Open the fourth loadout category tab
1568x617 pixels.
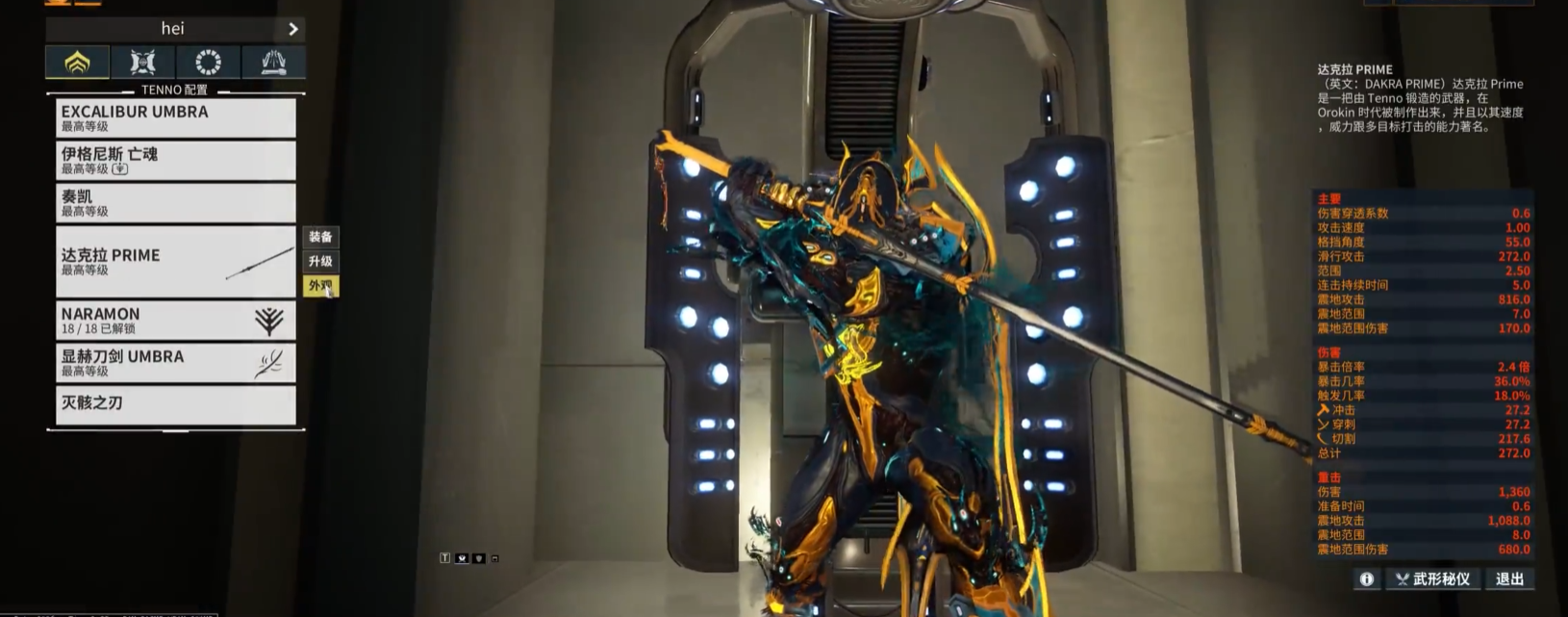pos(273,63)
